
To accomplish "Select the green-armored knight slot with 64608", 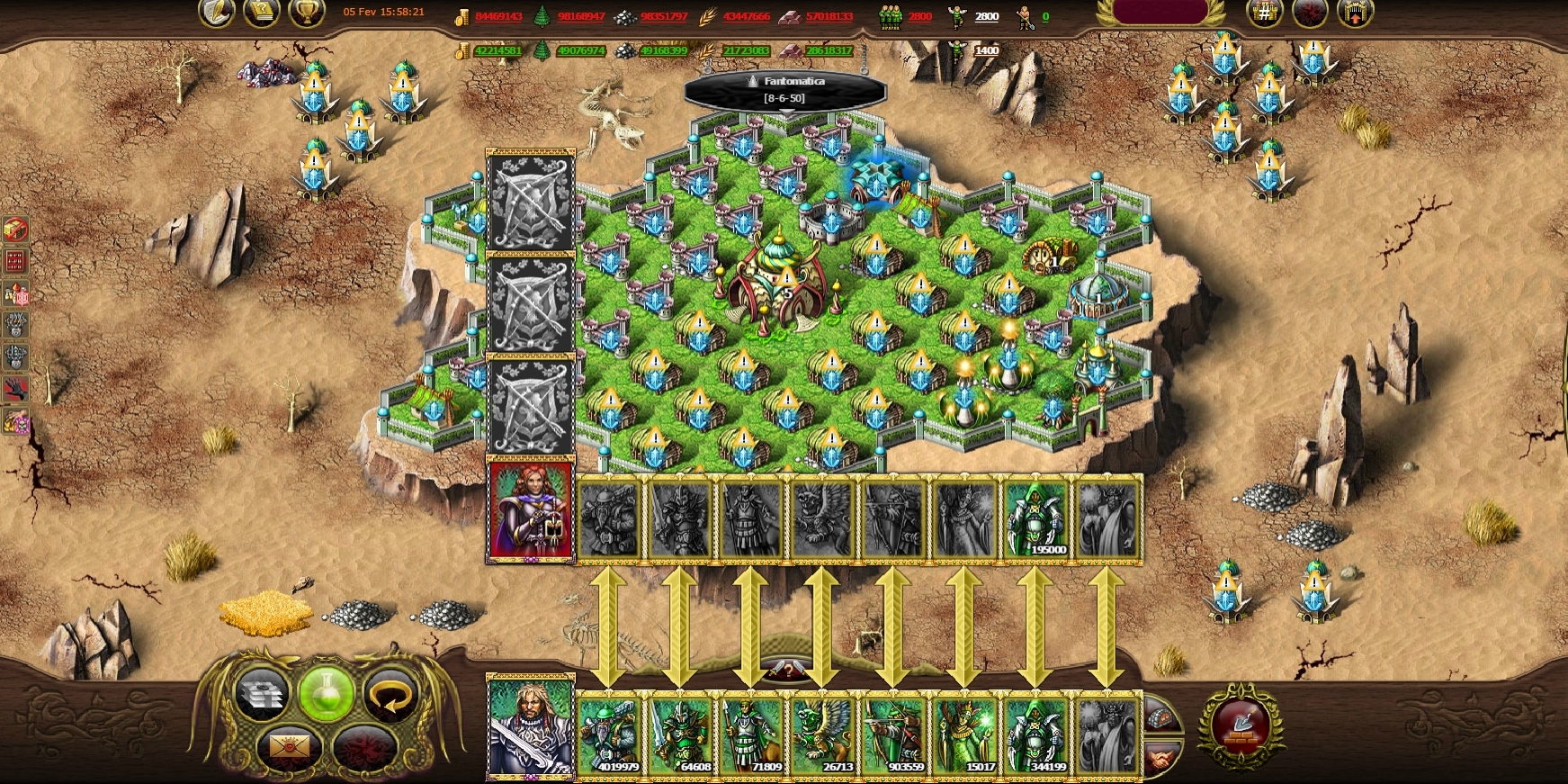I will (x=681, y=734).
